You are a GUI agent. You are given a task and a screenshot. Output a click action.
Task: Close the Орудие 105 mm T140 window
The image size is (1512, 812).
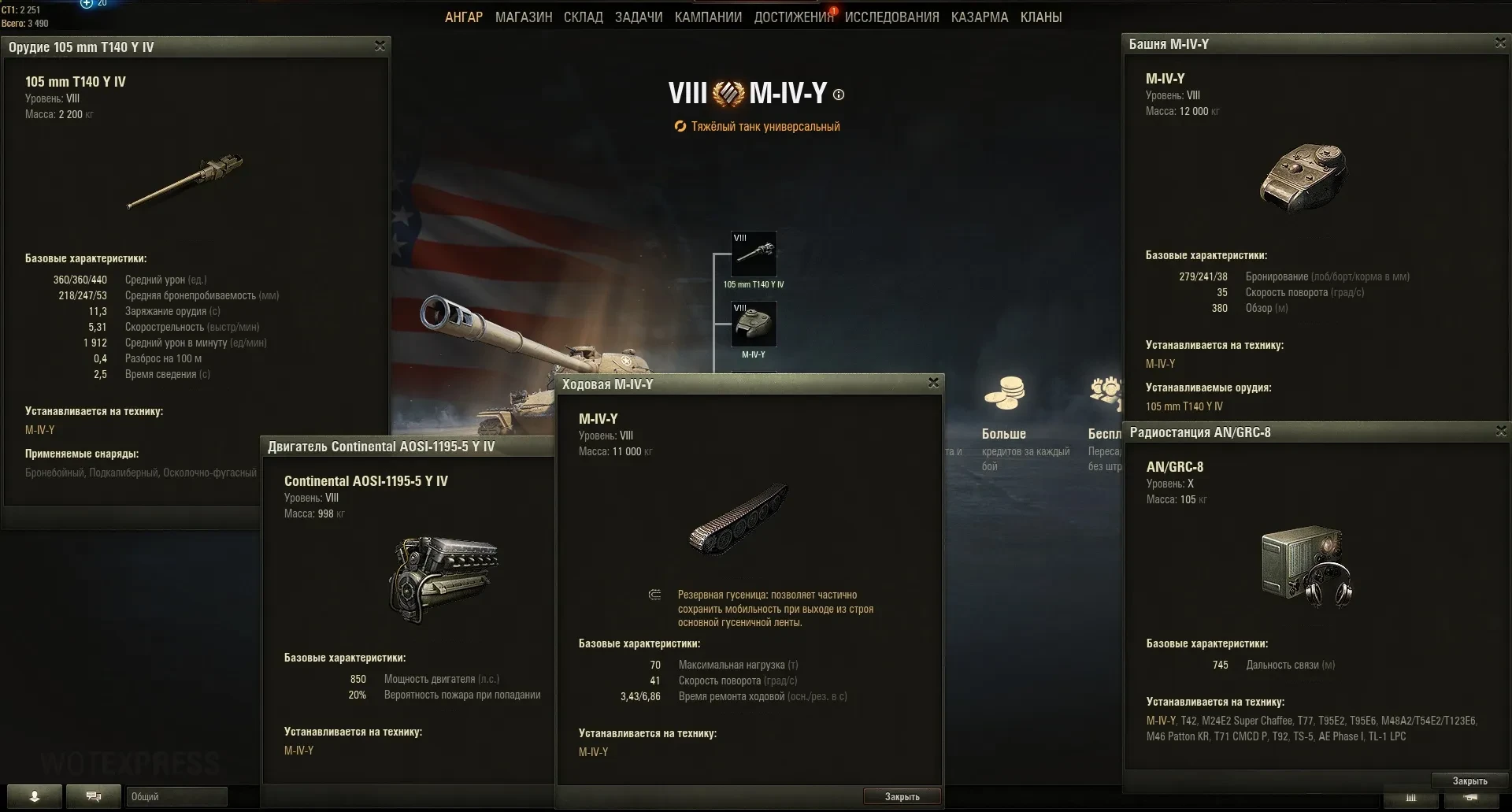380,46
